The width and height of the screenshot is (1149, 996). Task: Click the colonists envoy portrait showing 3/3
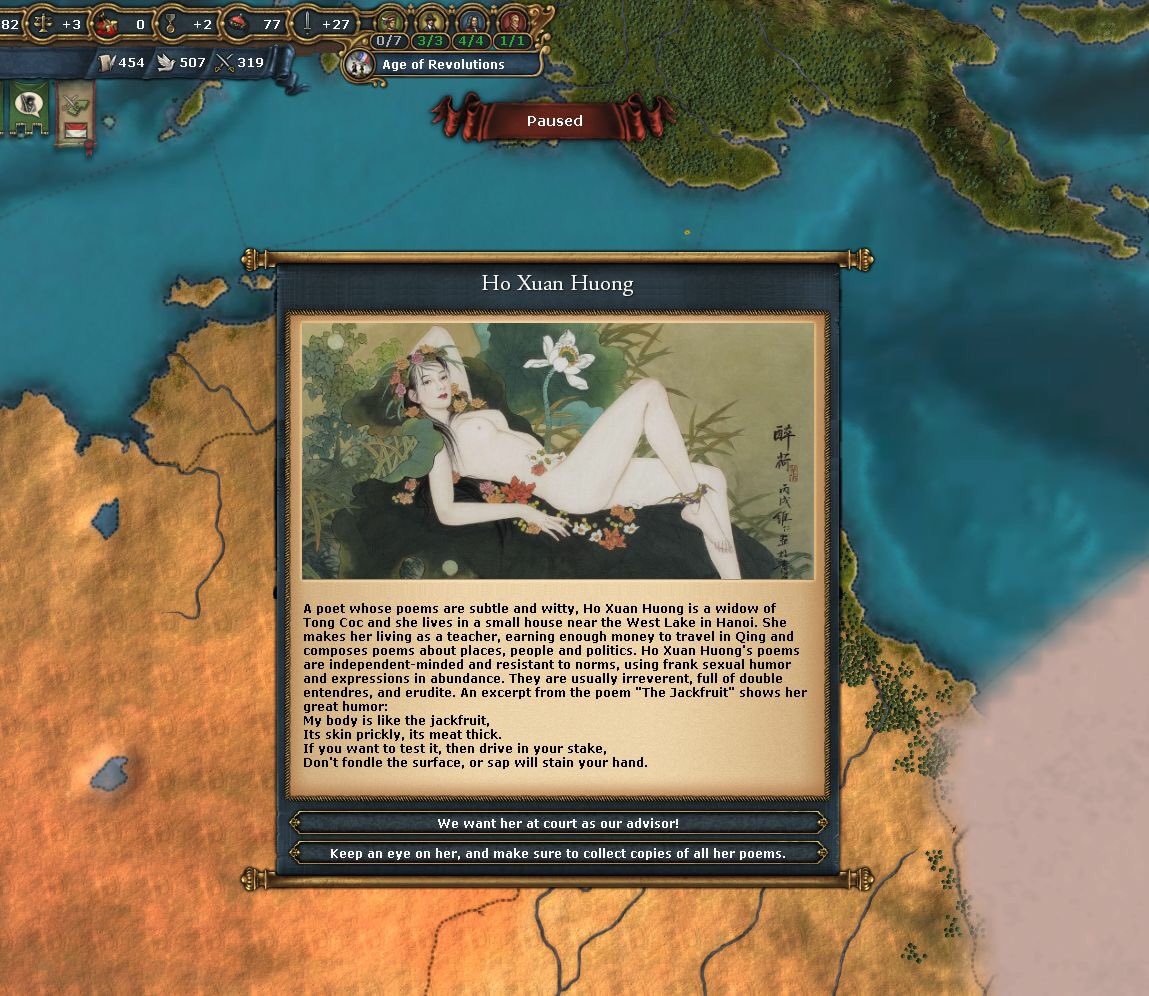click(x=431, y=20)
